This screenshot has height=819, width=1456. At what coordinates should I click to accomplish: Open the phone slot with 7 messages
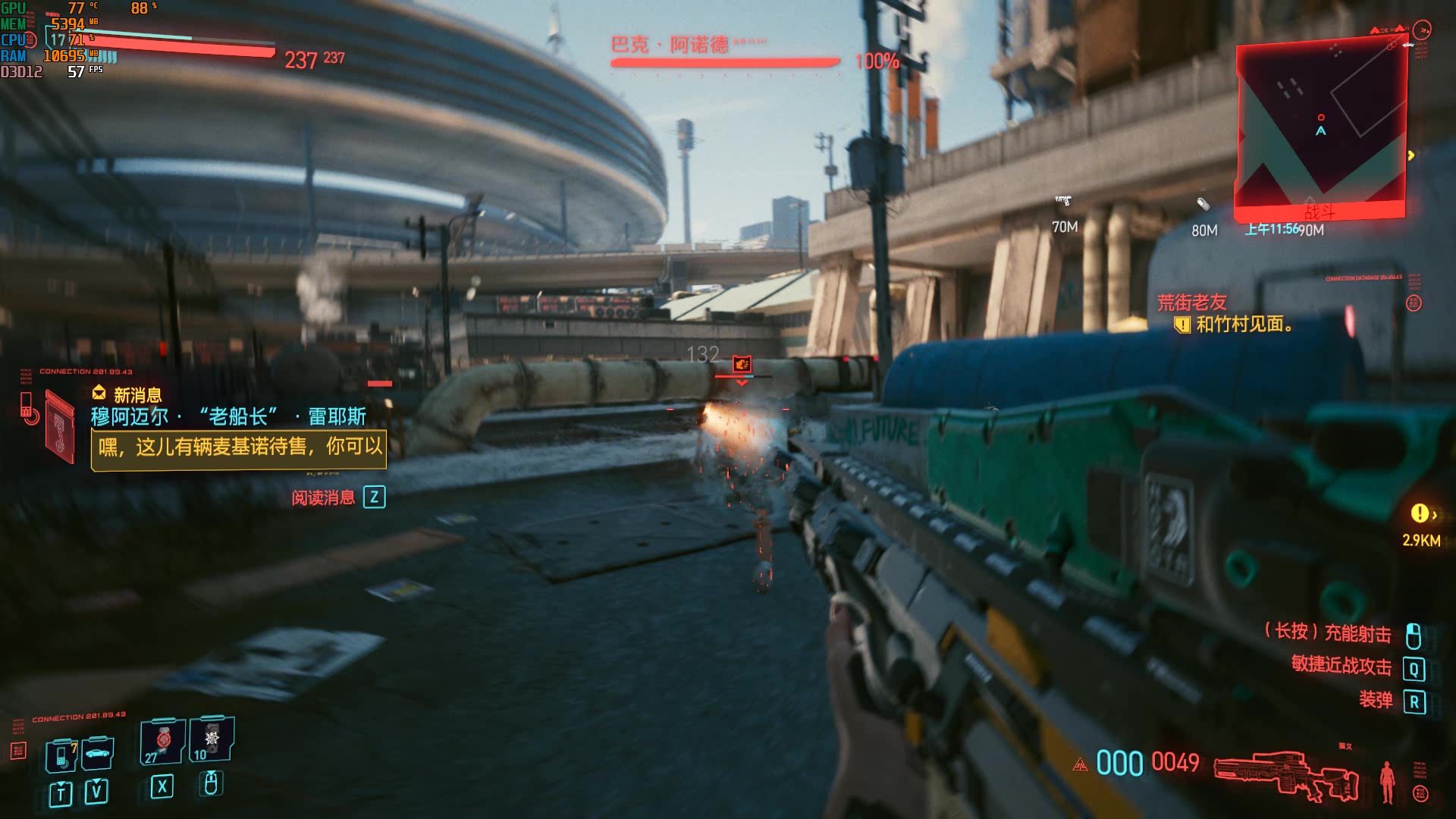tap(62, 755)
